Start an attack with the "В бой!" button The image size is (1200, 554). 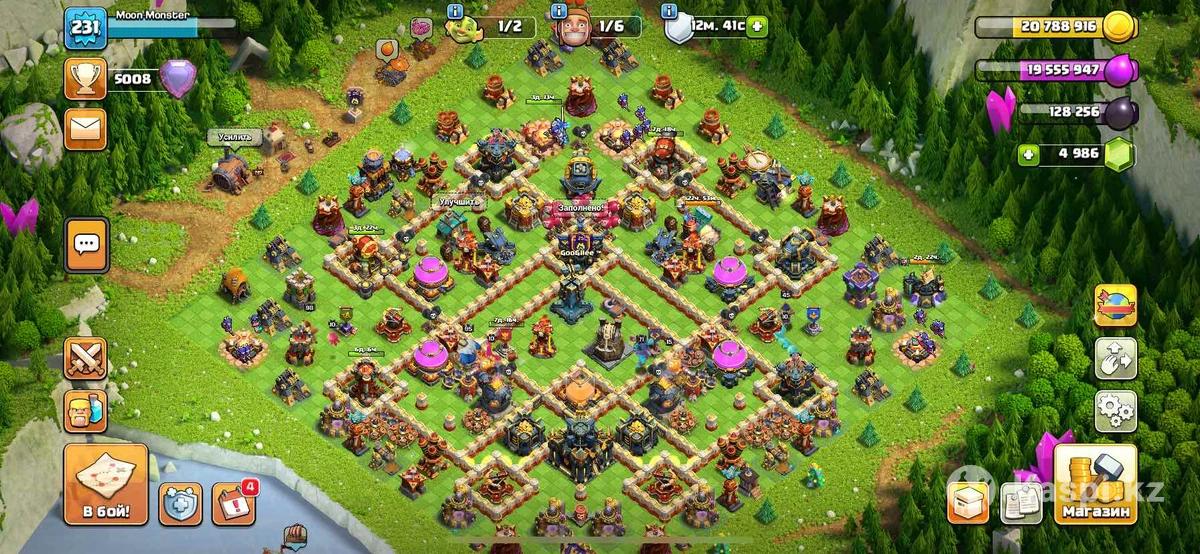coord(106,484)
